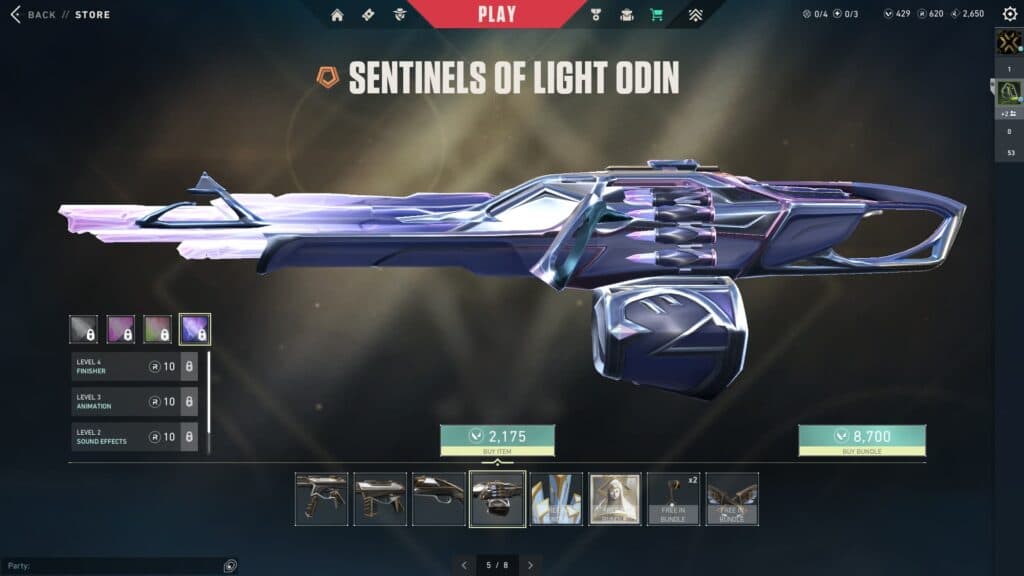Open the green shopping cart store tab

656,15
